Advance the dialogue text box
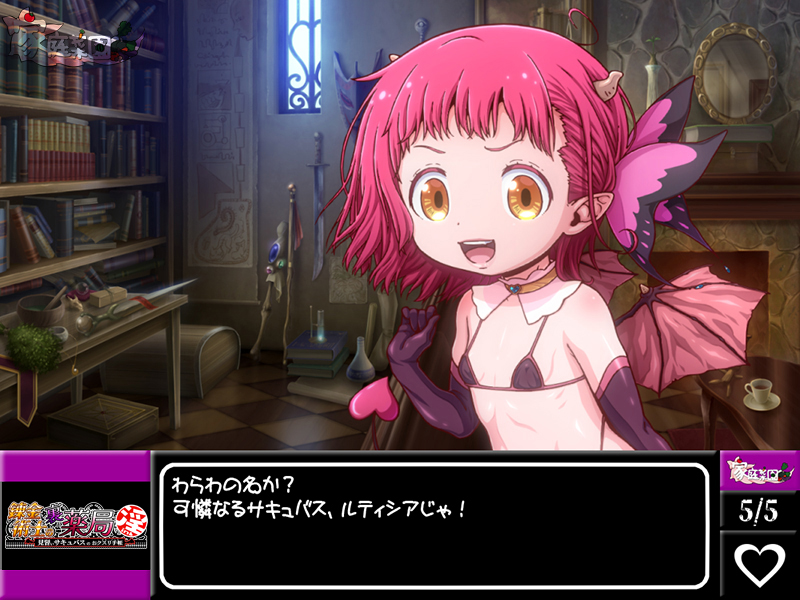Viewport: 800px width, 600px height. tap(433, 525)
